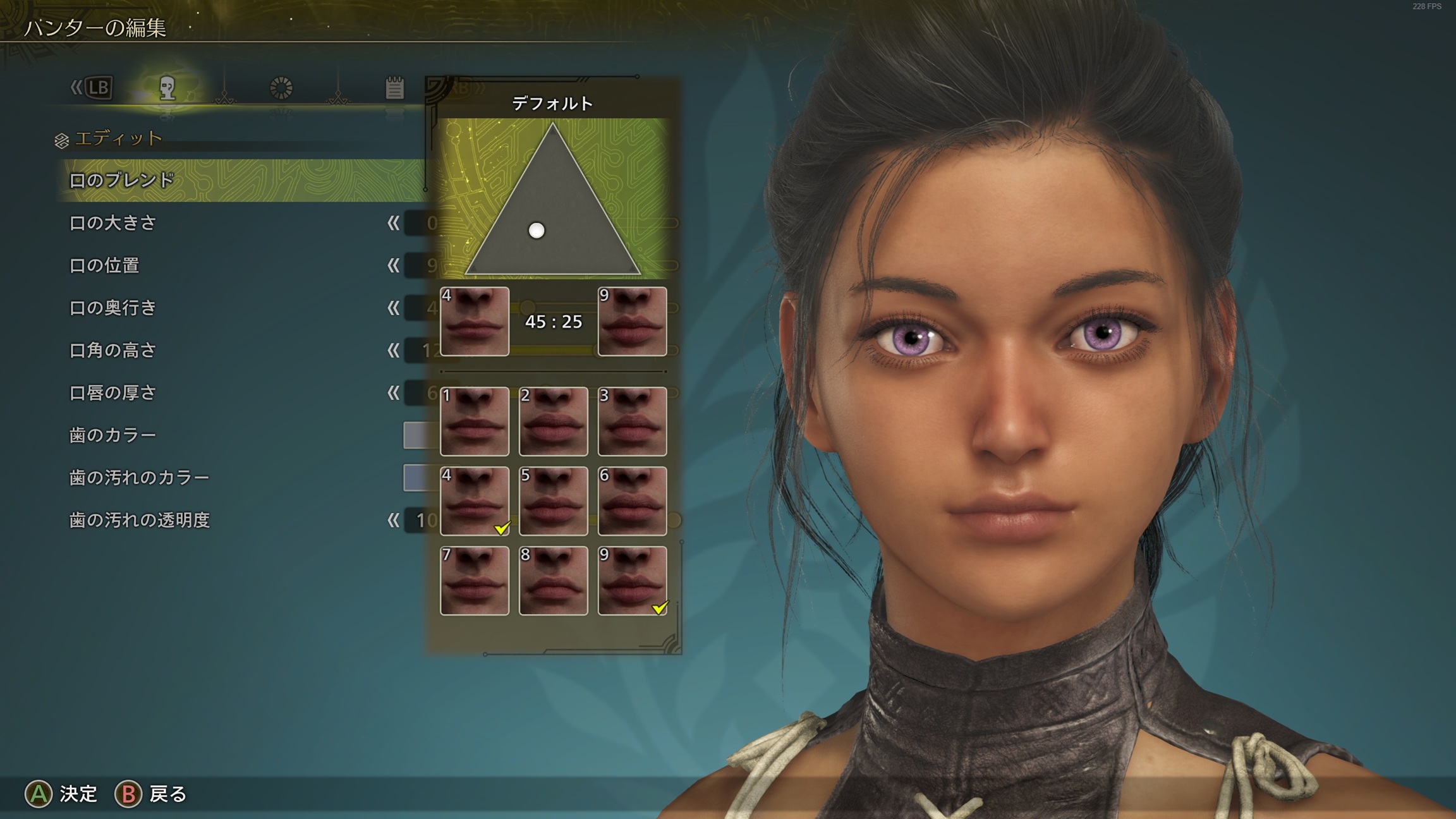Pick mouth preset number 6
This screenshot has height=819, width=1456.
coord(632,501)
